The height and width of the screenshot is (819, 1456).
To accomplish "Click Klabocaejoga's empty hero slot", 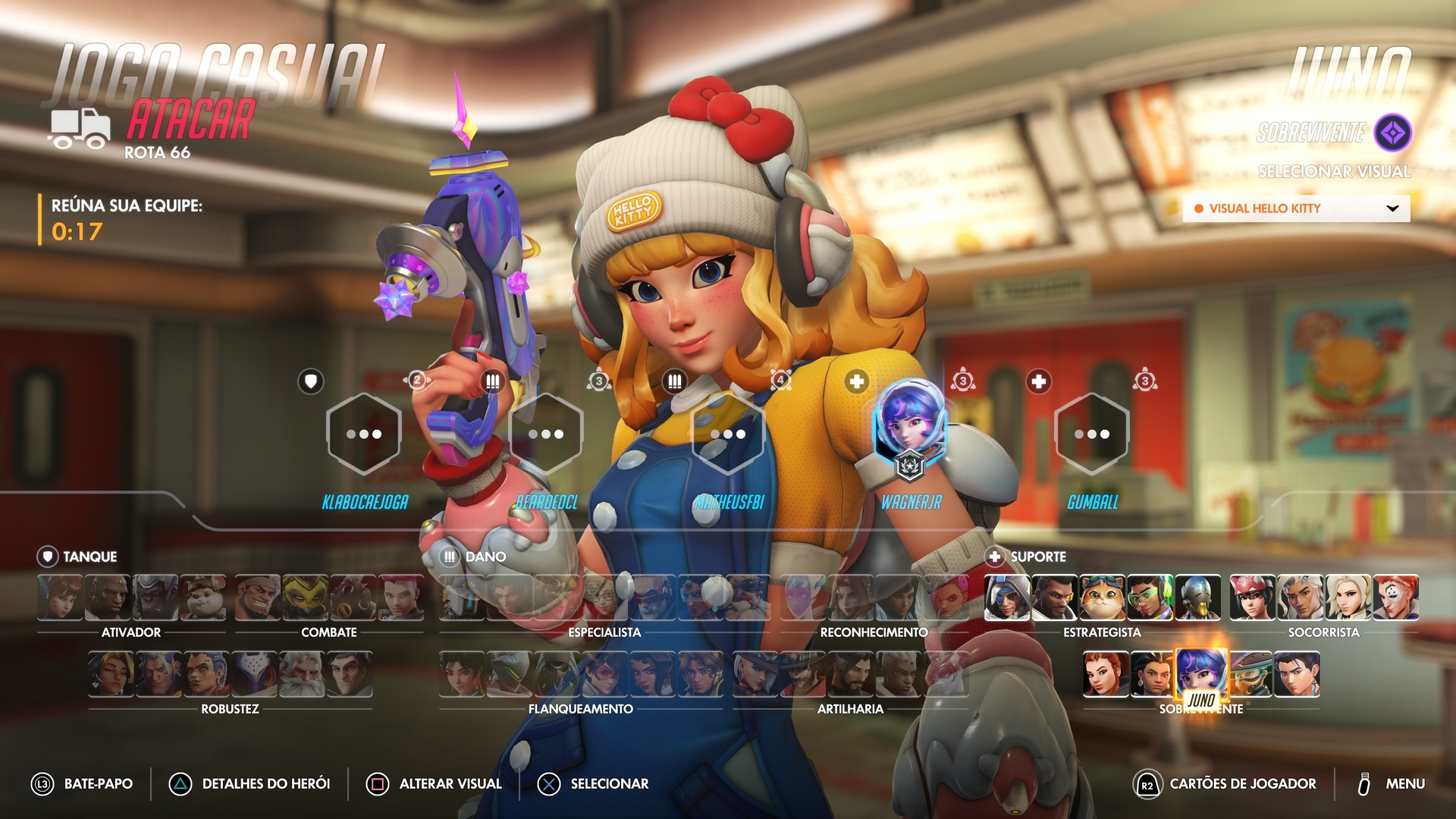I will [x=364, y=434].
